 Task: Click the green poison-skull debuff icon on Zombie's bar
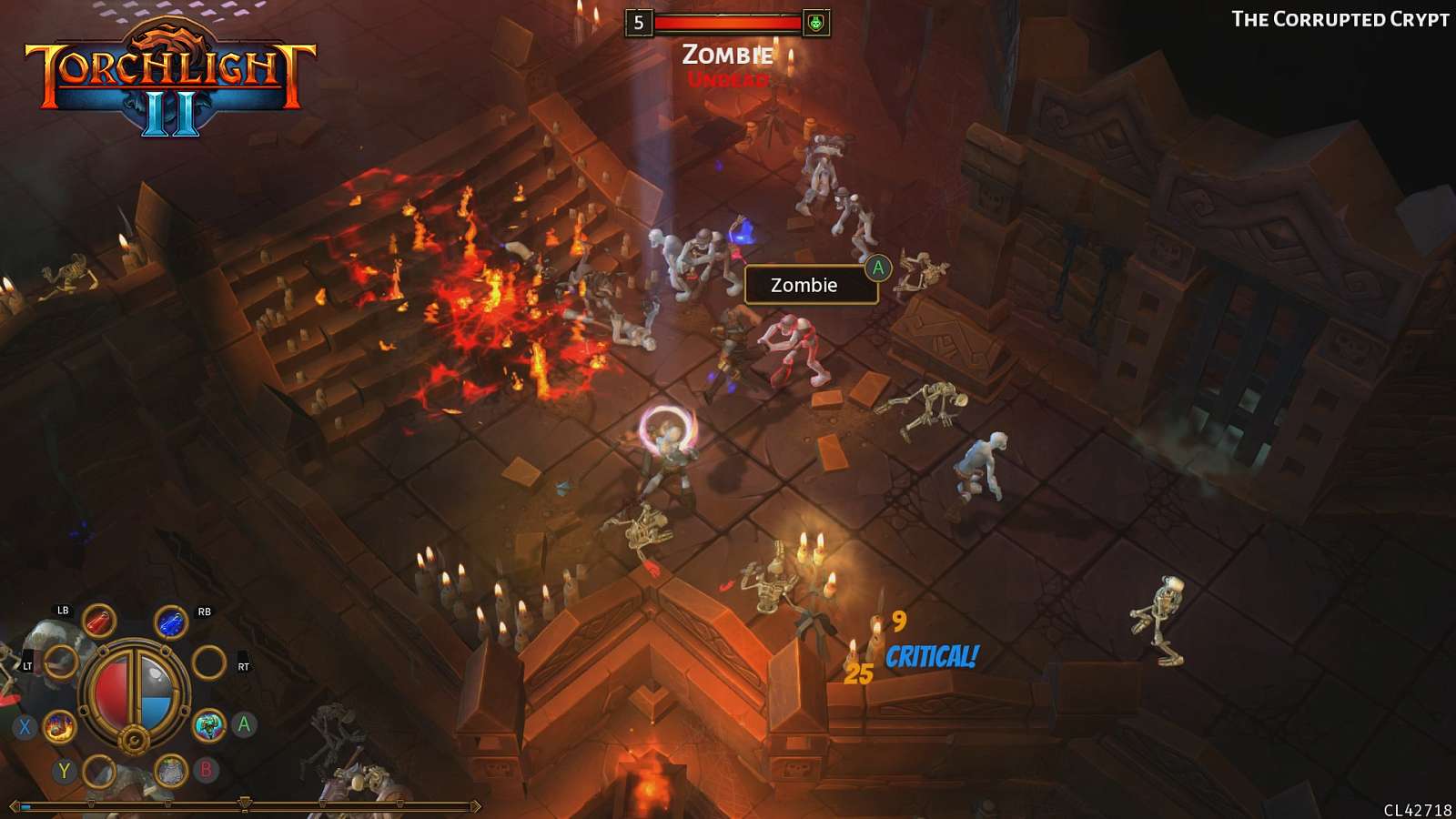tap(817, 21)
